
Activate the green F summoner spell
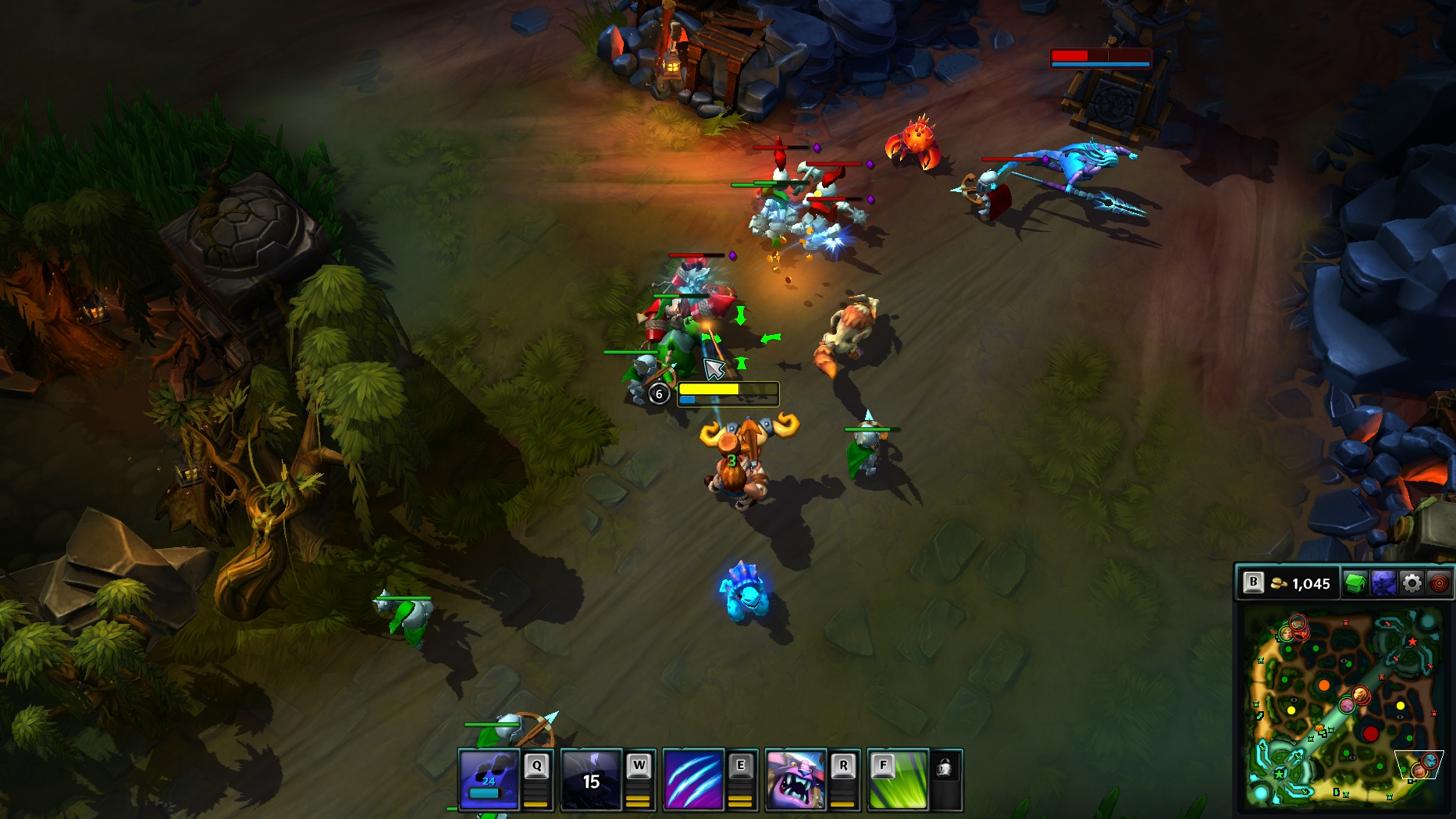tap(898, 779)
